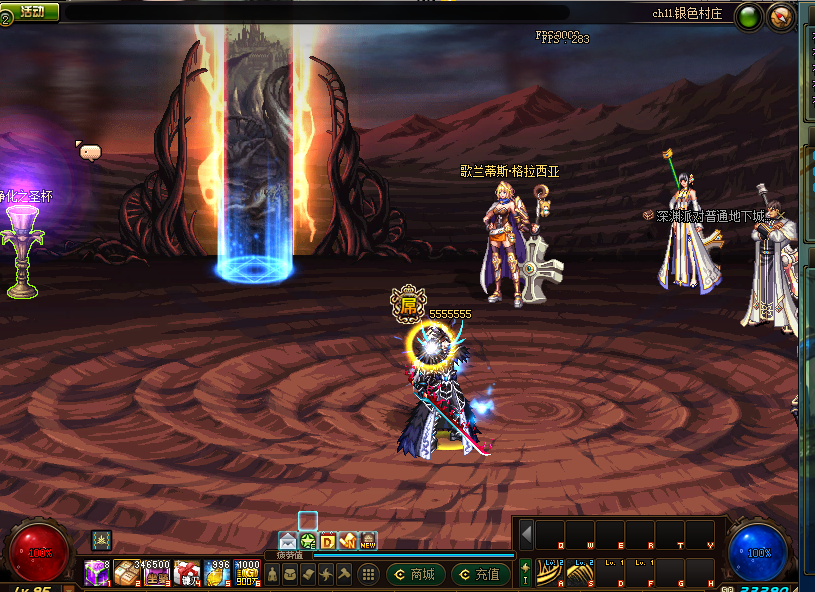Image resolution: width=815 pixels, height=592 pixels.
Task: Use the blue-and-gold crystal in slot 5
Action: 217,573
